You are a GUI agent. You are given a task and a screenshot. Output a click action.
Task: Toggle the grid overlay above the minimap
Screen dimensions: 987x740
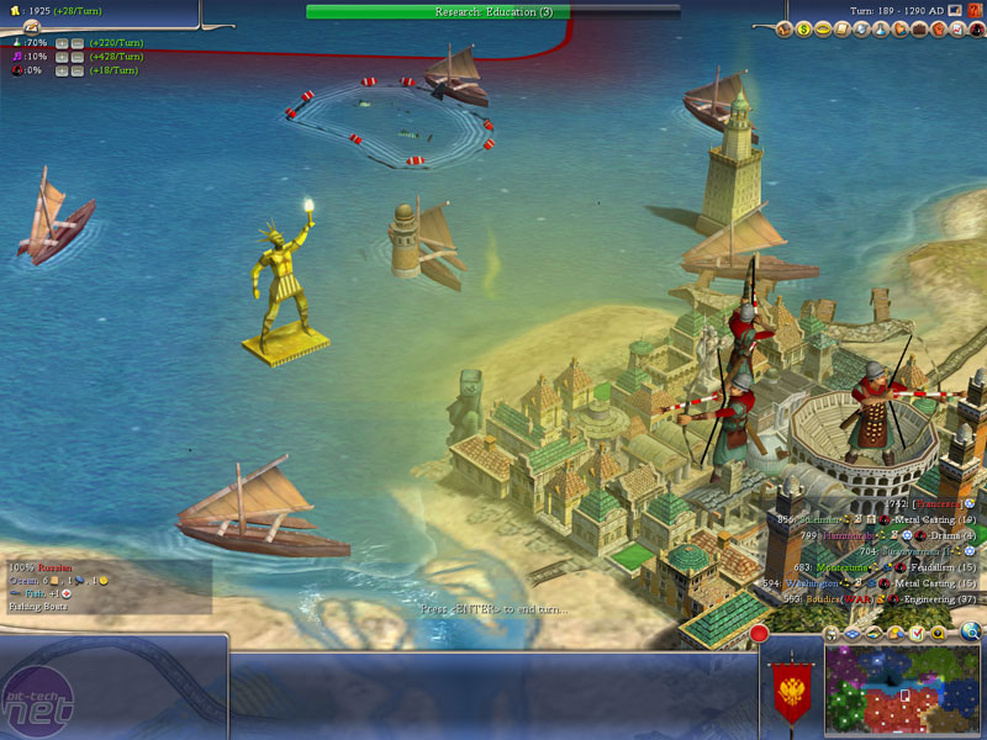coord(852,633)
